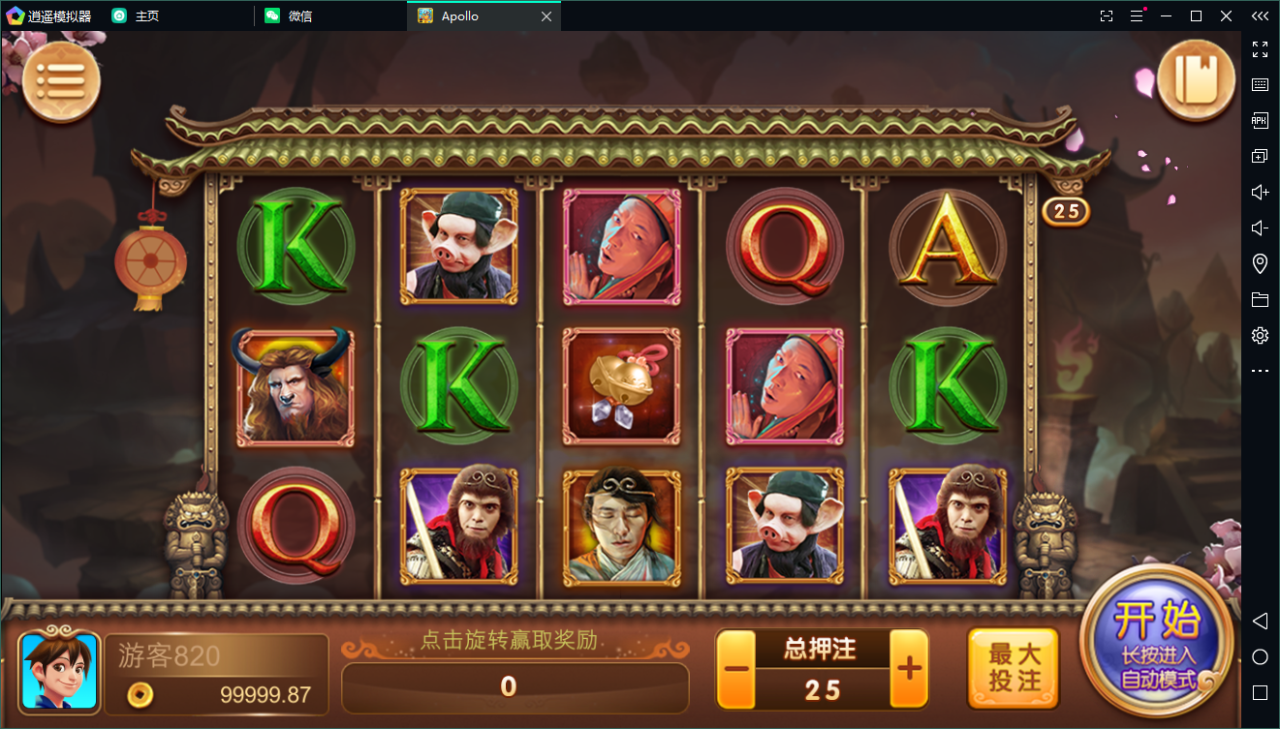Open multi-instance manager in sidebar
Image resolution: width=1280 pixels, height=729 pixels.
click(x=1259, y=155)
